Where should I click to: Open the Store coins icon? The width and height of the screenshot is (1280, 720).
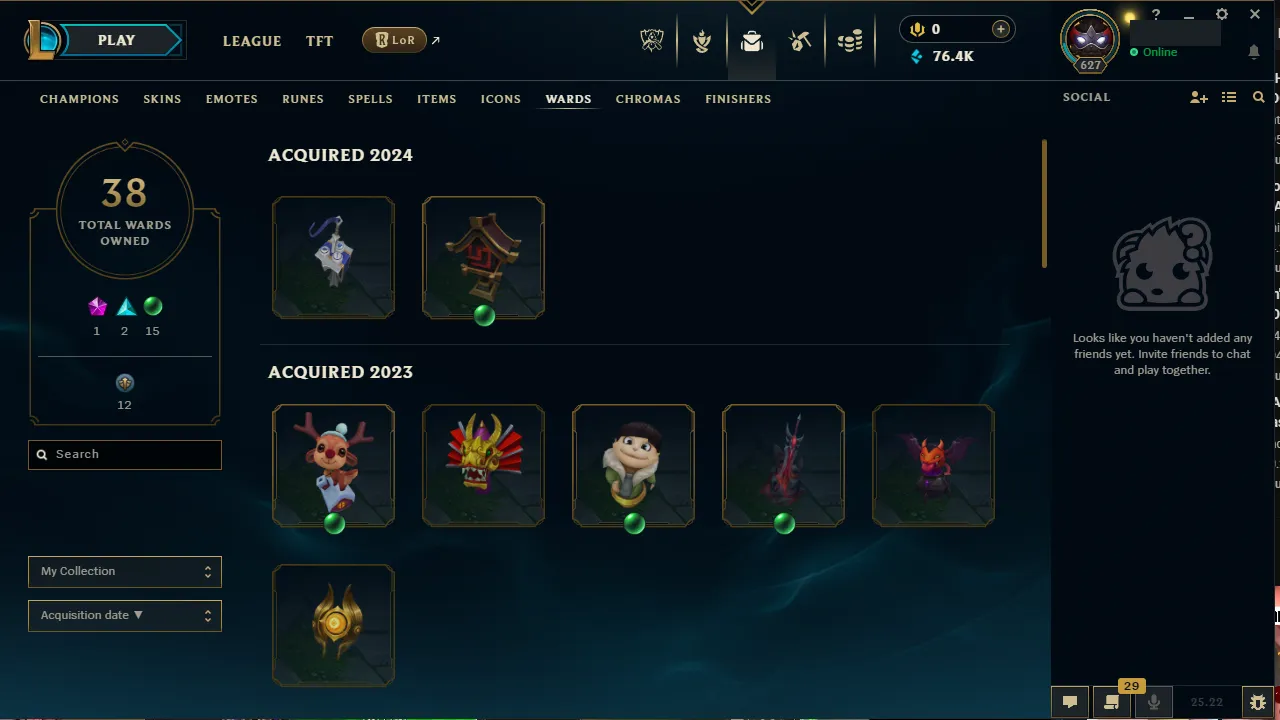[x=850, y=41]
